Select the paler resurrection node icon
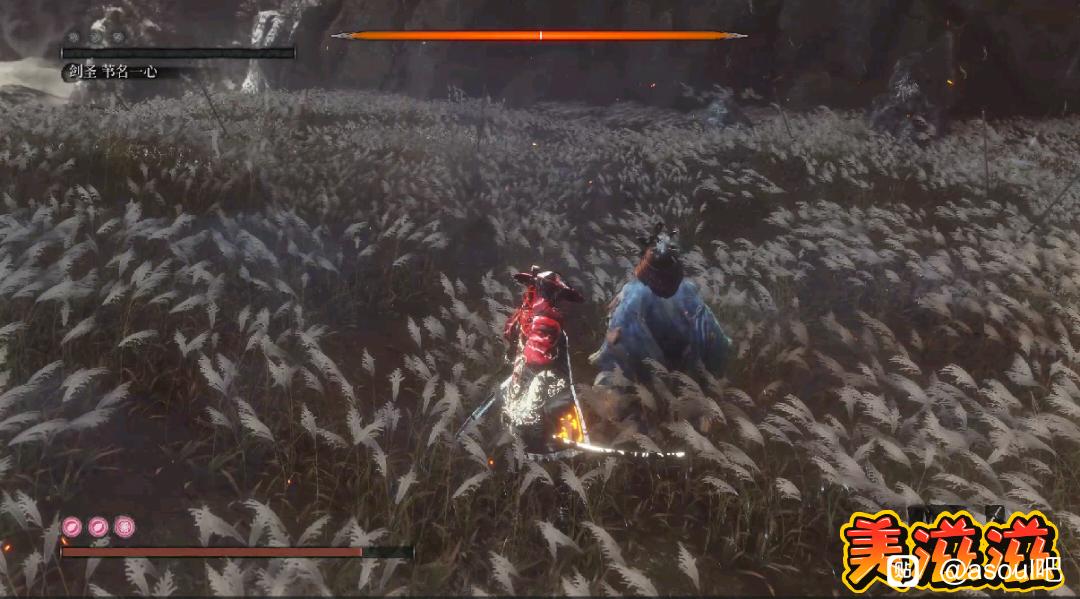Image resolution: width=1080 pixels, height=599 pixels. [124, 526]
